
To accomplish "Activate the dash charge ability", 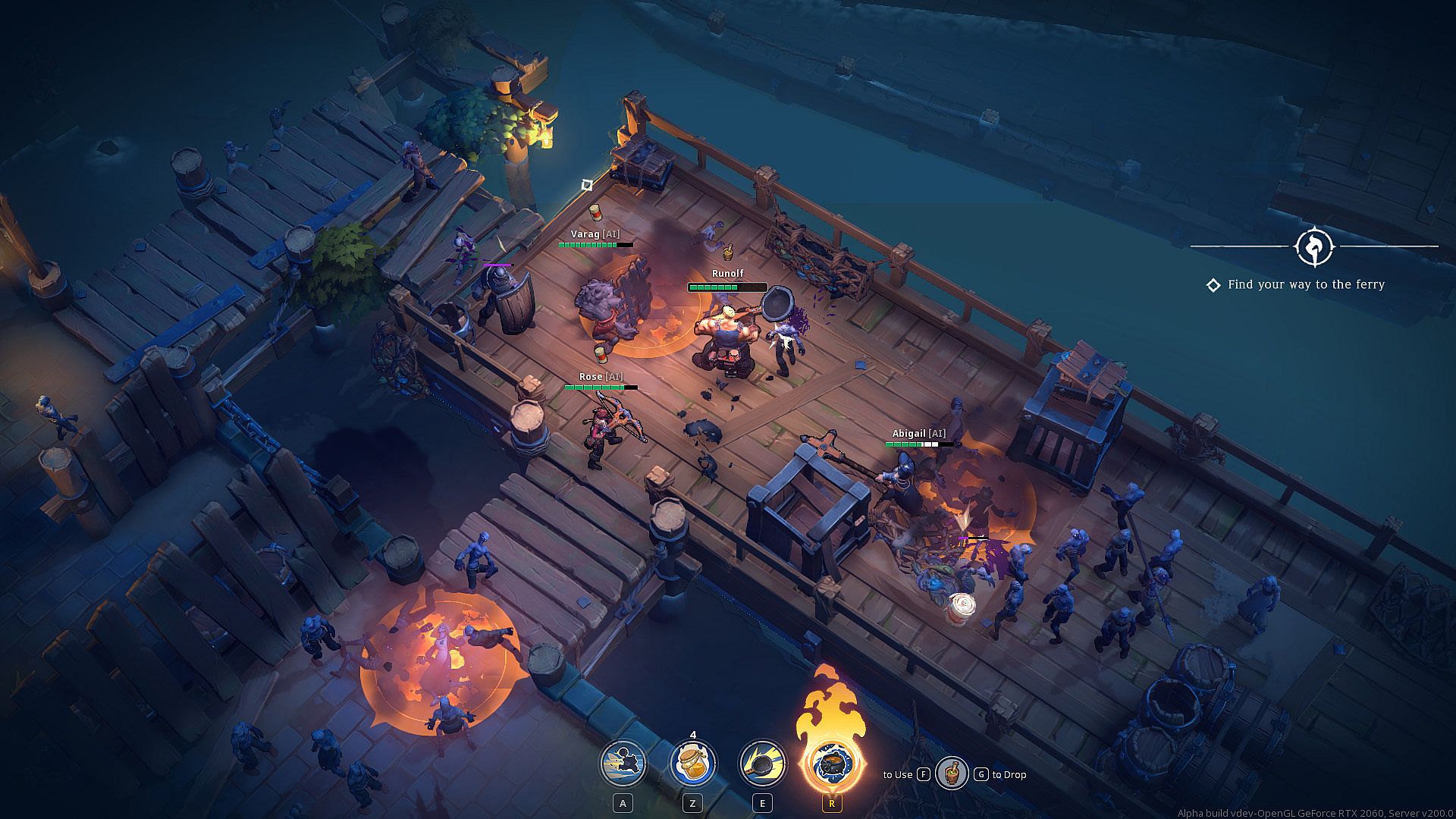I will (623, 763).
